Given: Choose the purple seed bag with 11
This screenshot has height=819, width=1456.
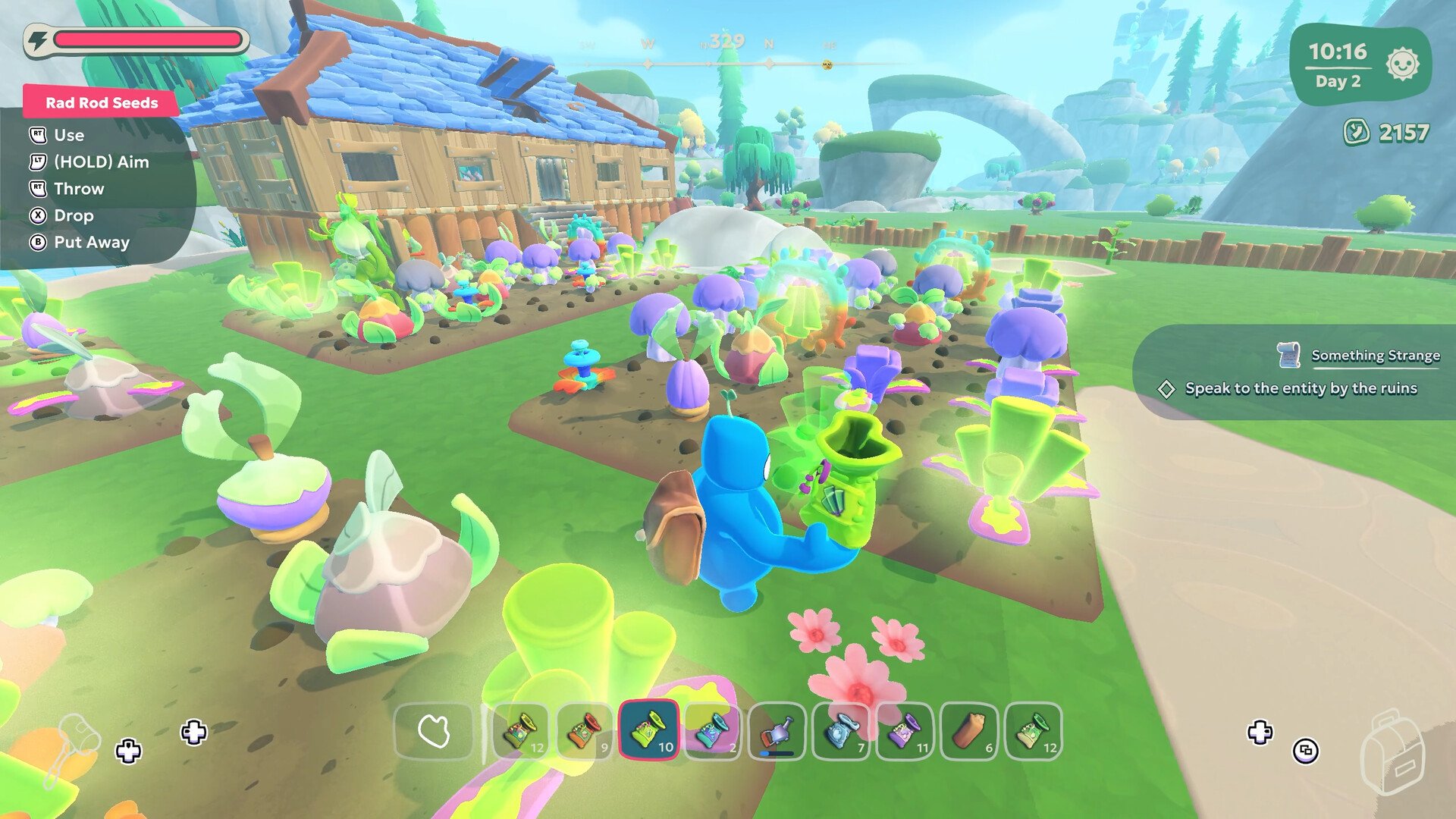Looking at the screenshot, I should [x=905, y=732].
